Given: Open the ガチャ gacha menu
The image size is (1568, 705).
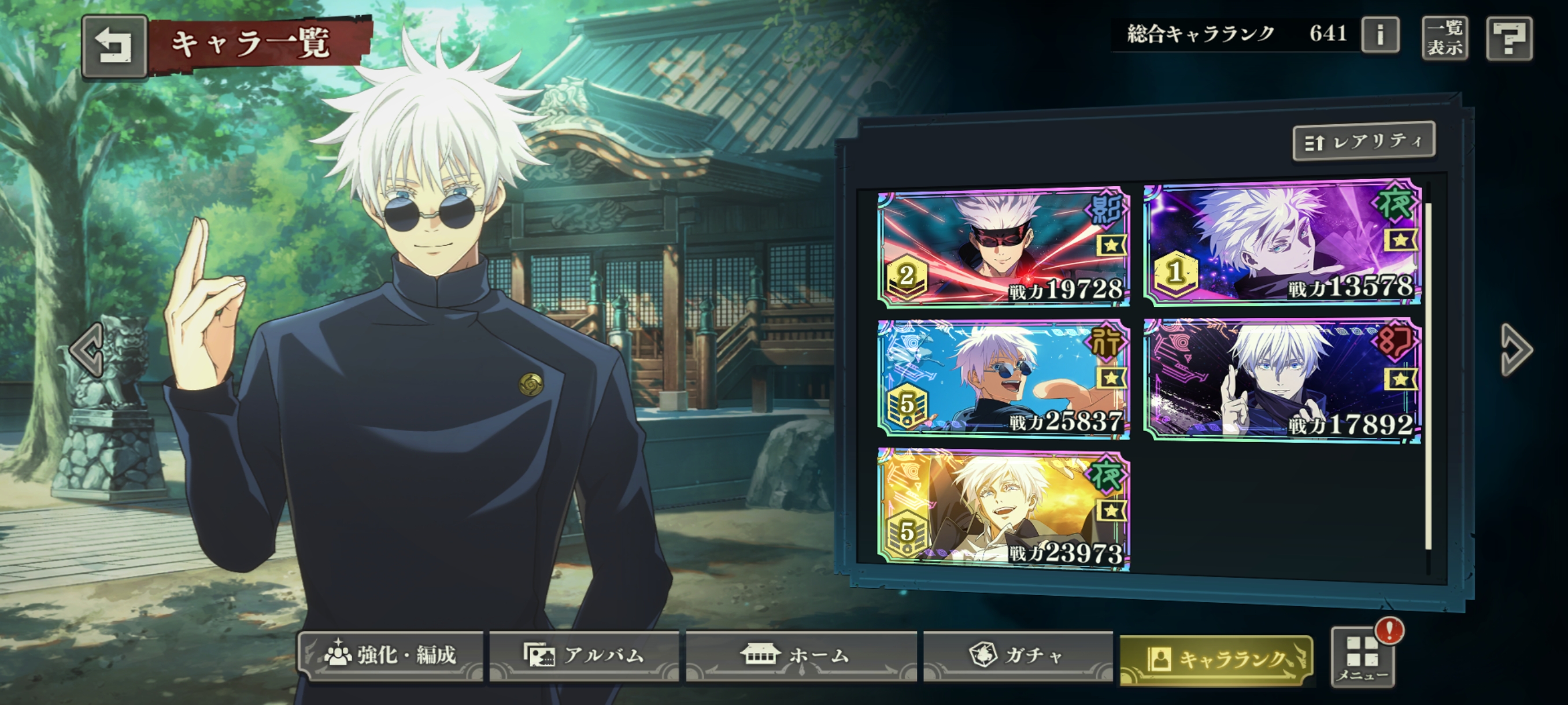Looking at the screenshot, I should coord(1017,656).
